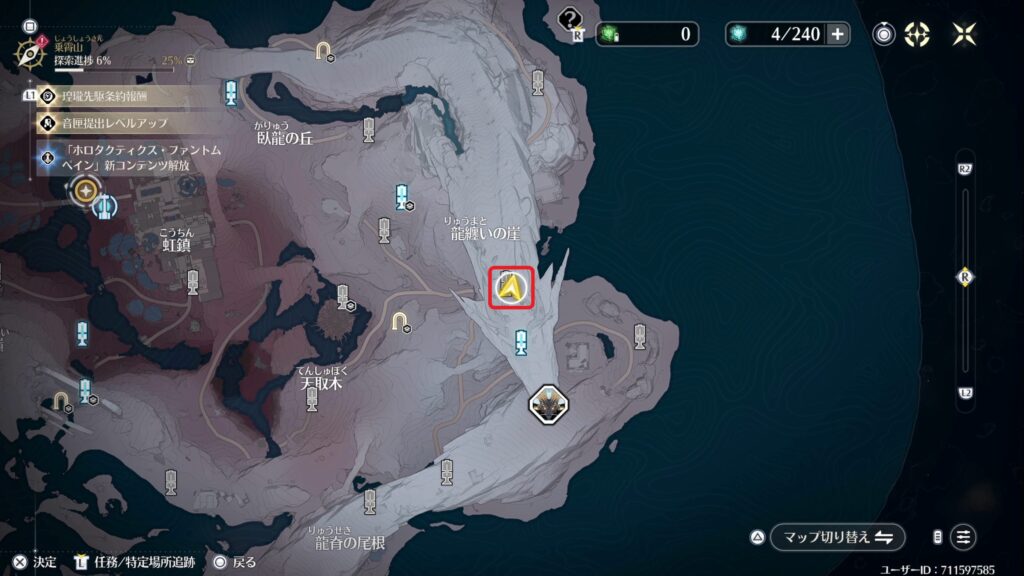Select the gold quest marker near 虹鎮
This screenshot has height=576, width=1024.
click(86, 189)
